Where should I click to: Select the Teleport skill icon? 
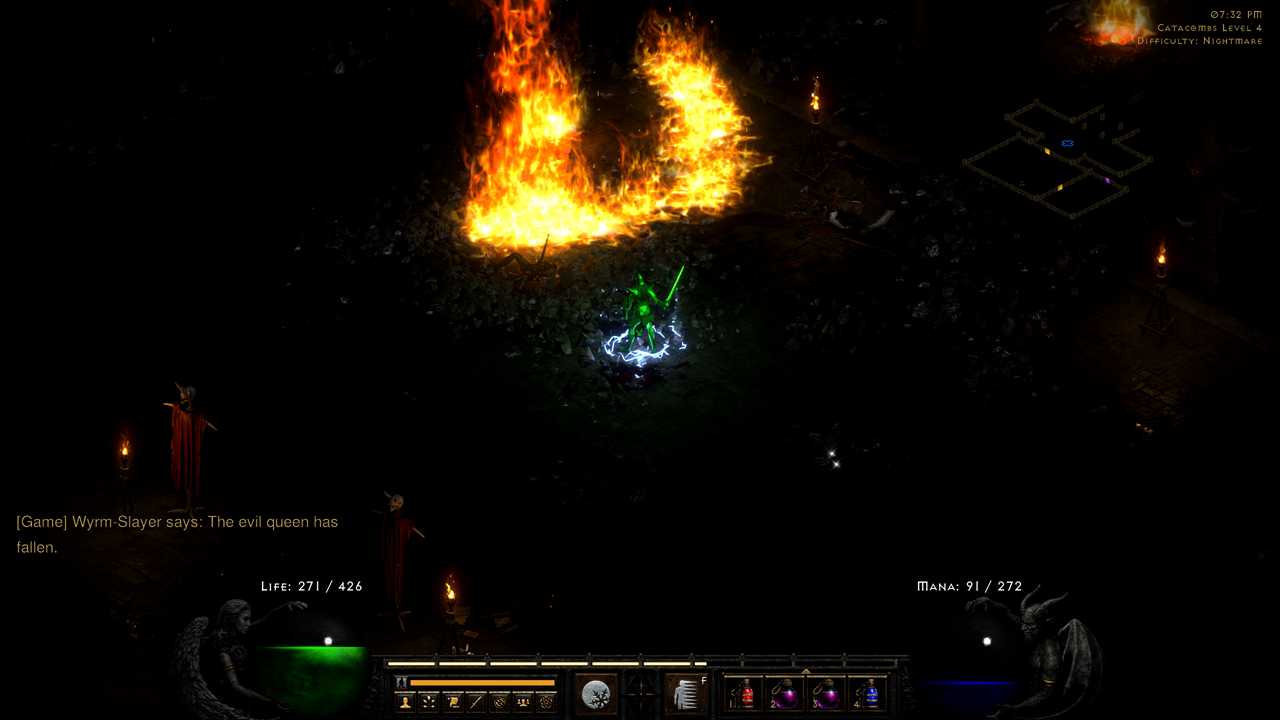(x=686, y=694)
